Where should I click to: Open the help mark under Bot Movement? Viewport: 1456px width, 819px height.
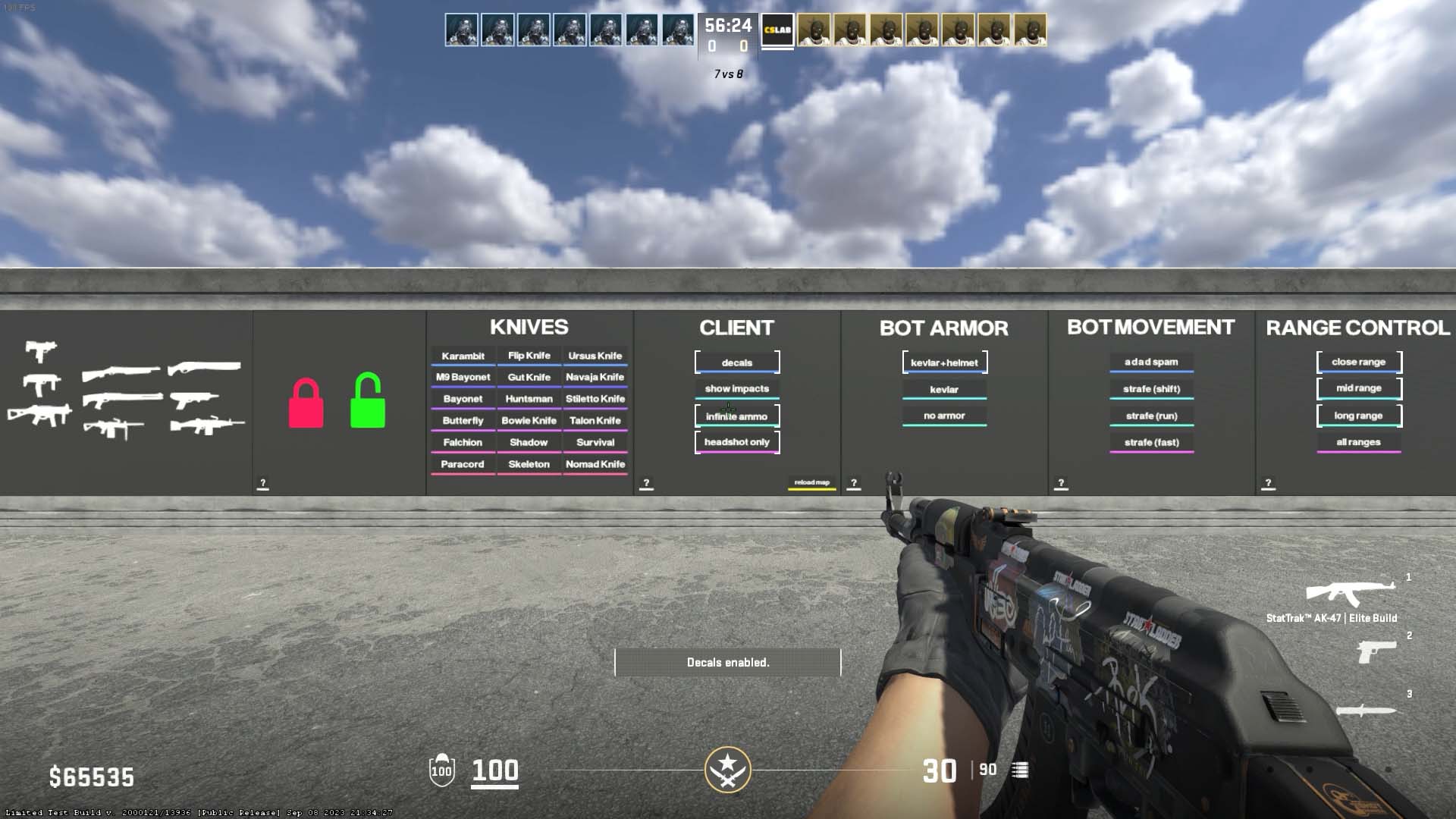click(1061, 483)
